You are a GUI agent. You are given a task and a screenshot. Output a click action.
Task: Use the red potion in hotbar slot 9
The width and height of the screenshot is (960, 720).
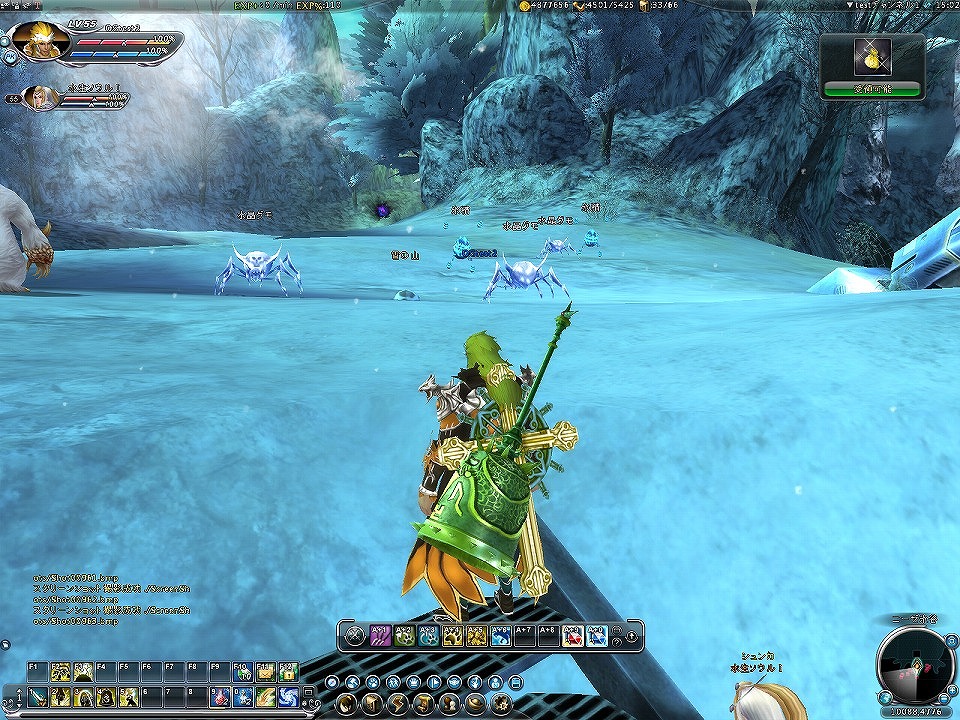[220, 697]
